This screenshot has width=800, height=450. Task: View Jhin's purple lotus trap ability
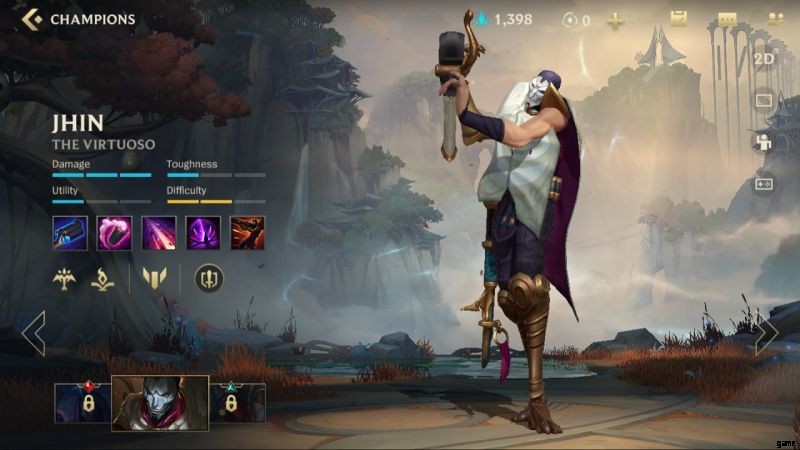pos(203,233)
